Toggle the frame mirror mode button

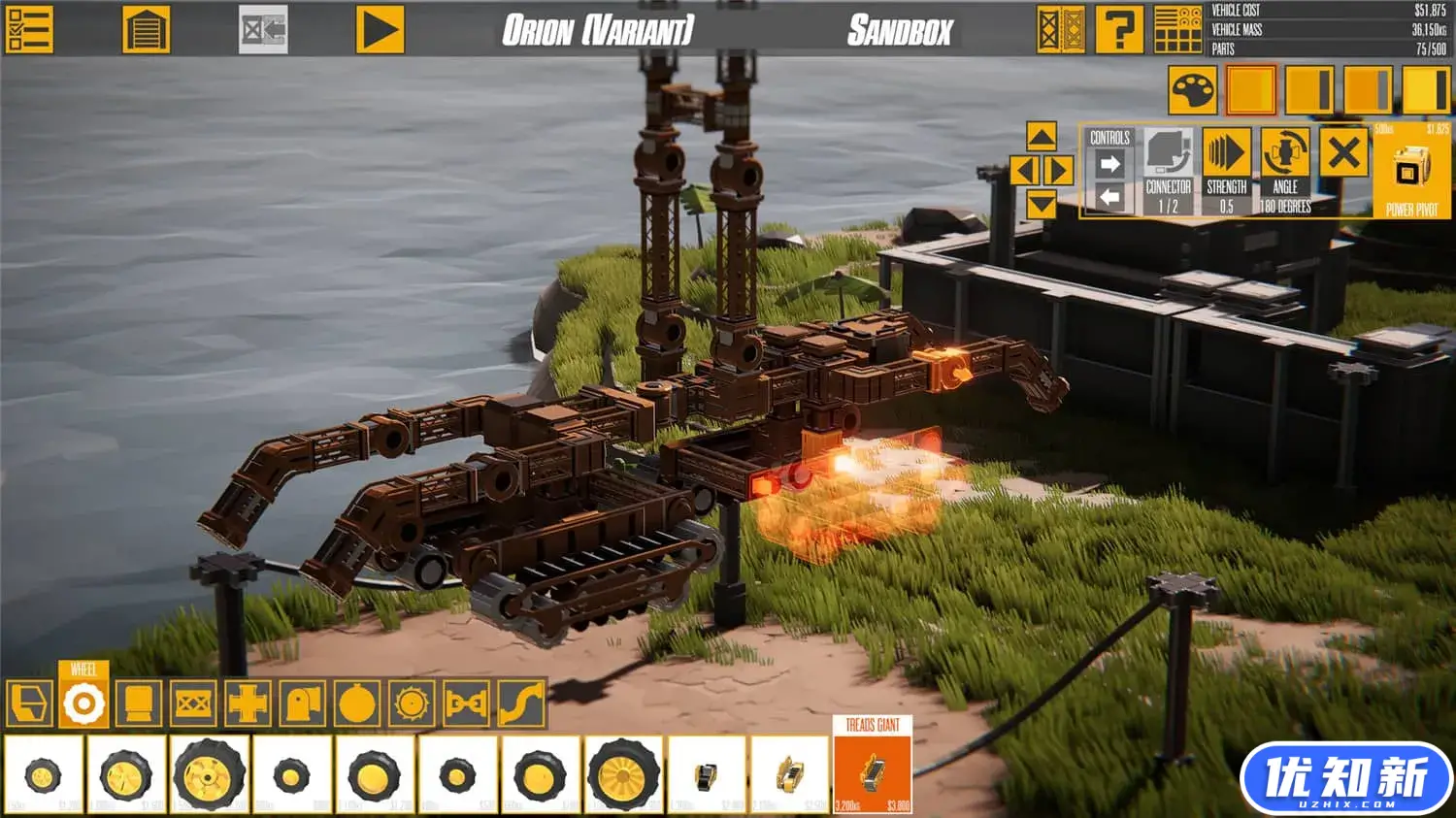pos(1060,30)
